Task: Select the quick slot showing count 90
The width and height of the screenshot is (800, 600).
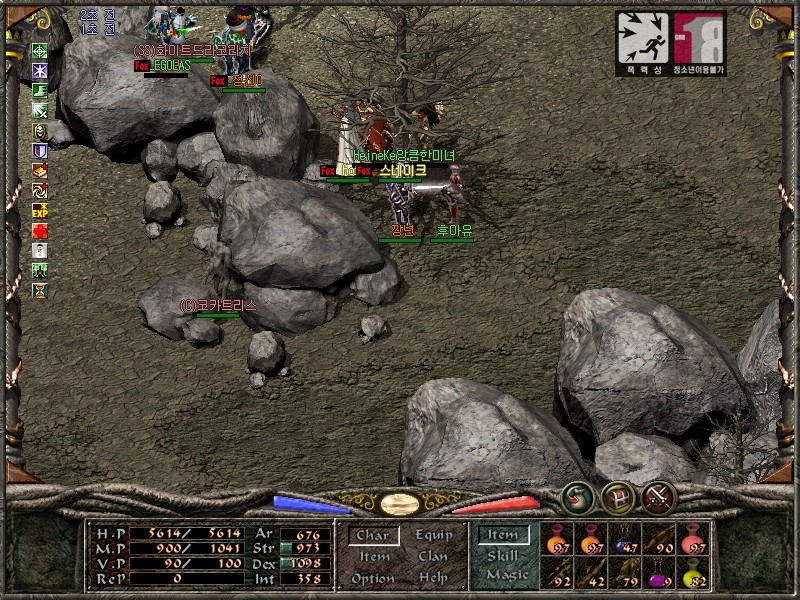Action: click(x=658, y=541)
